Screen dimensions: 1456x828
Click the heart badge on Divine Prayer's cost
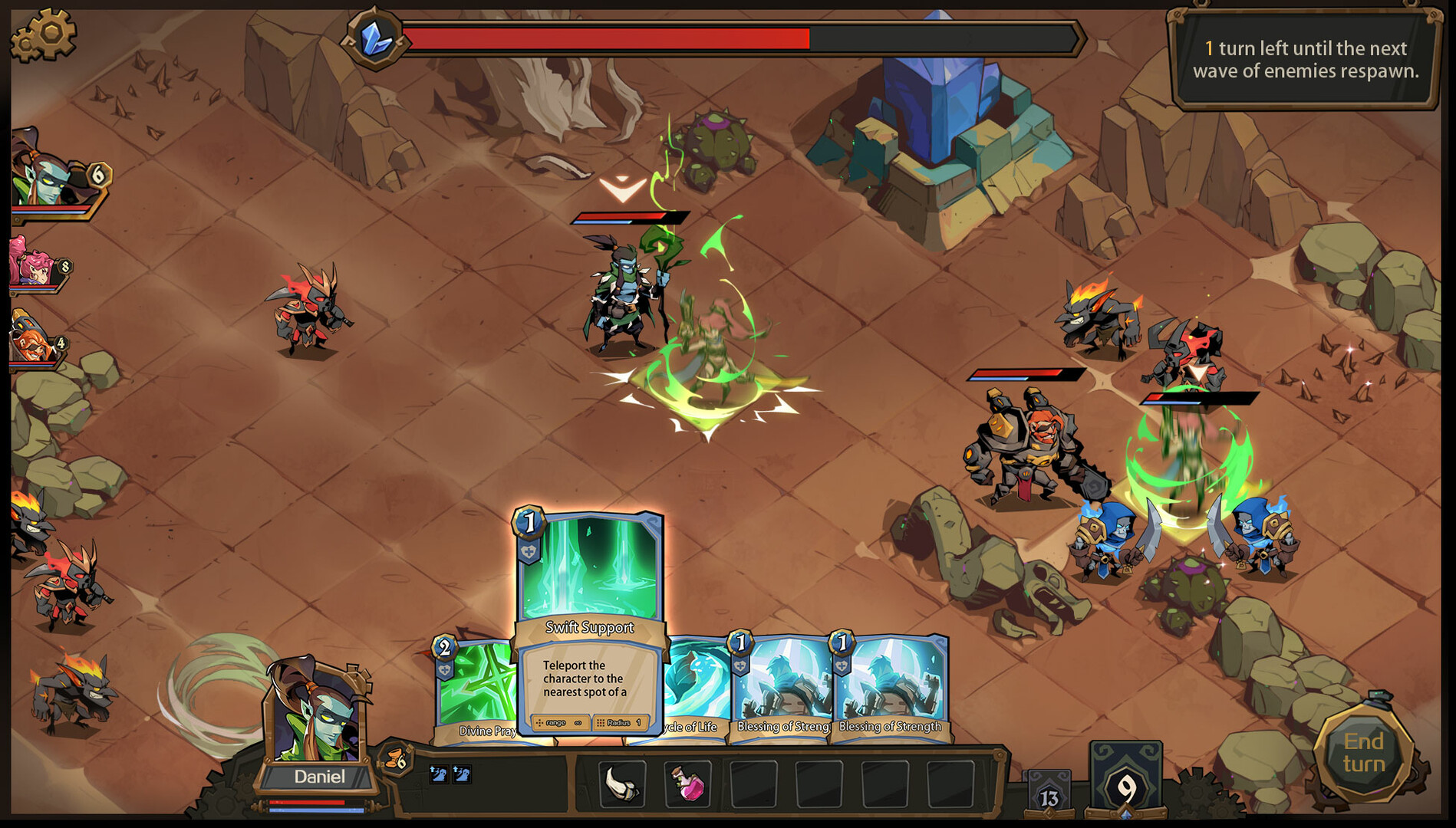pyautogui.click(x=446, y=669)
